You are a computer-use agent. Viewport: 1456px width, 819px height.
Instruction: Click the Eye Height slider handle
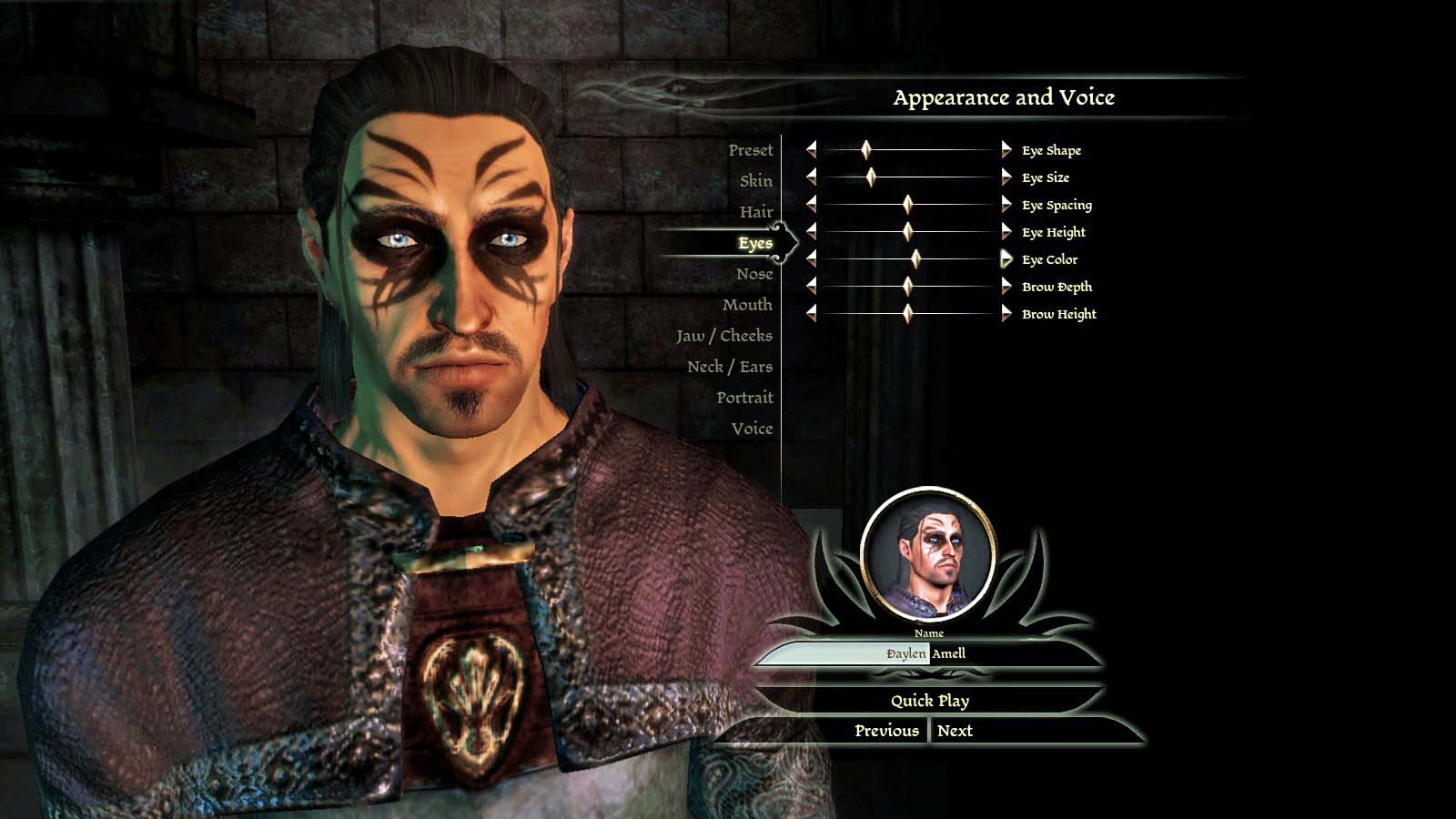[x=907, y=232]
